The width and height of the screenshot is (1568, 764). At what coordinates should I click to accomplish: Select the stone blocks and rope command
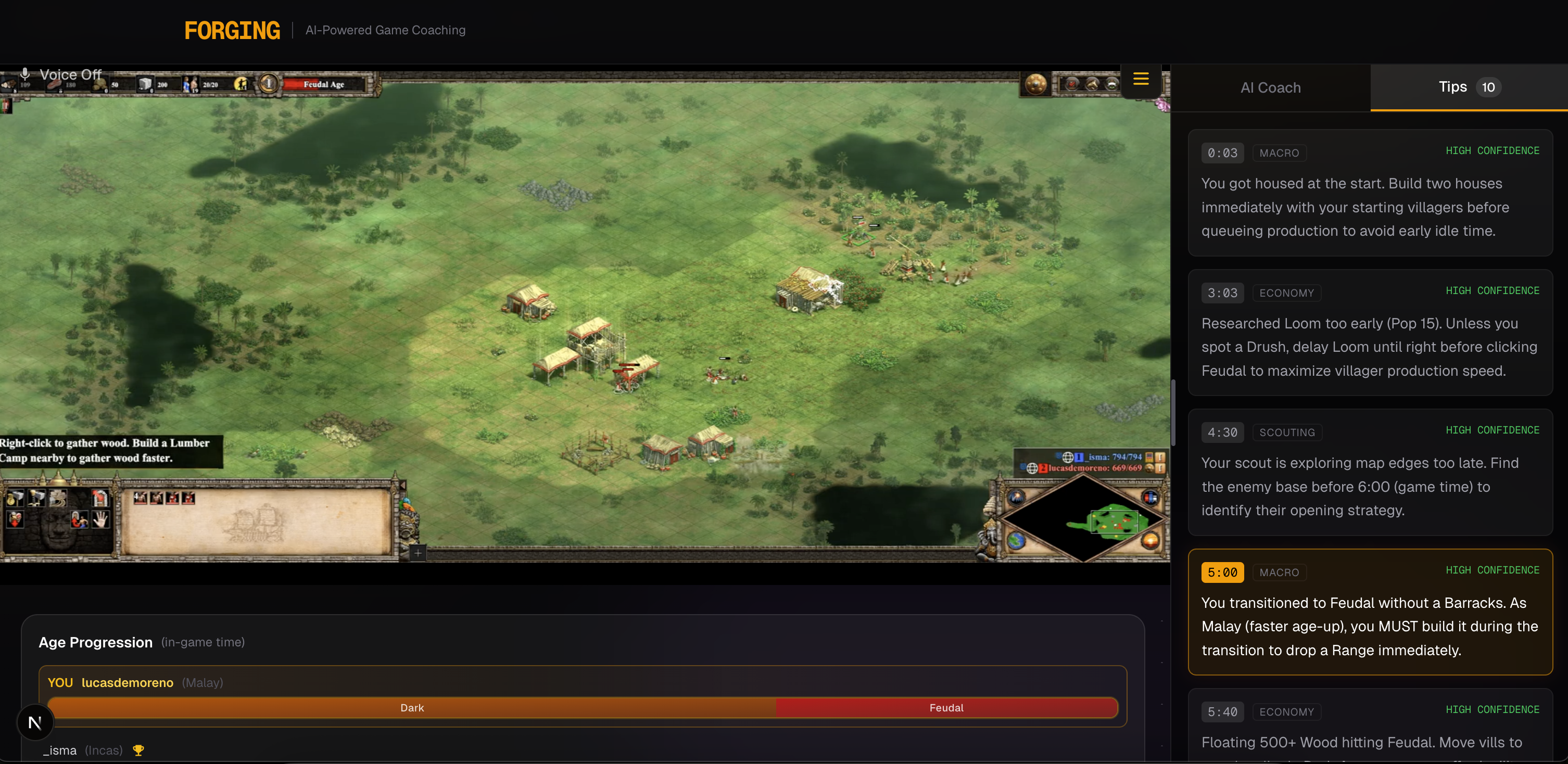(58, 499)
